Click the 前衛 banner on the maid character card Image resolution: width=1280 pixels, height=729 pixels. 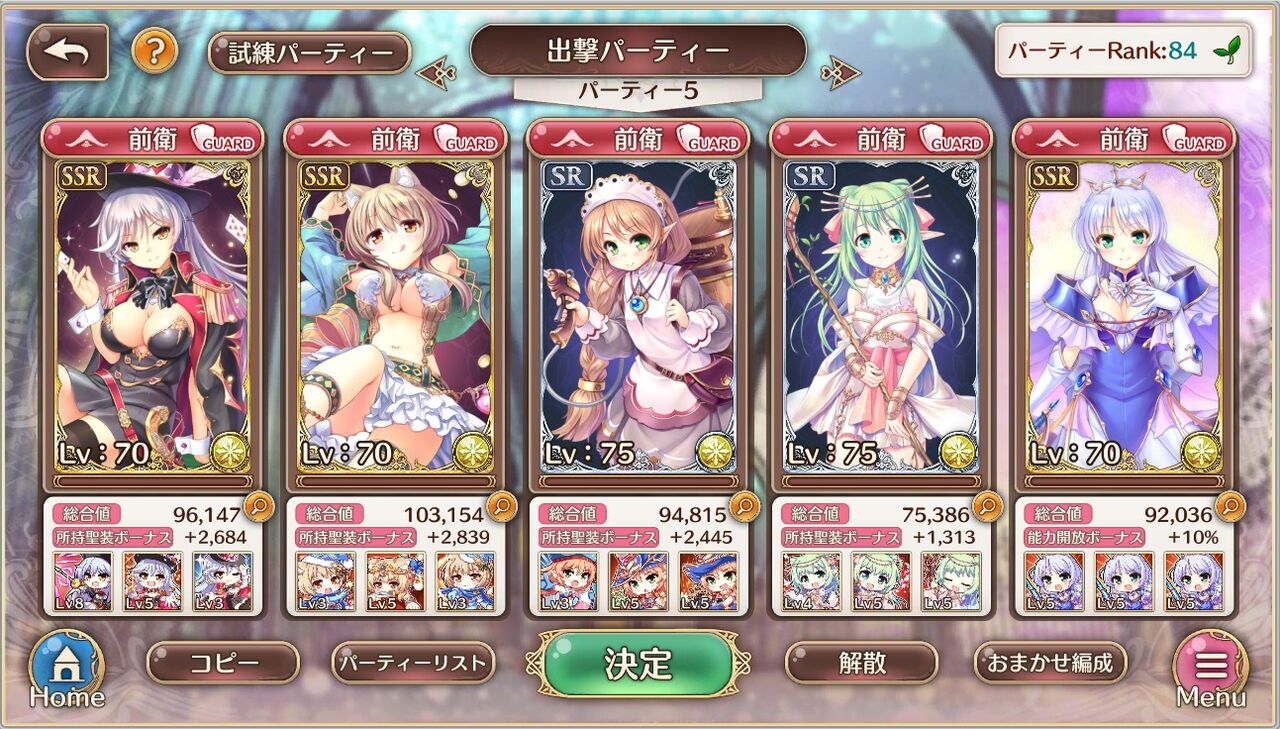(x=620, y=140)
